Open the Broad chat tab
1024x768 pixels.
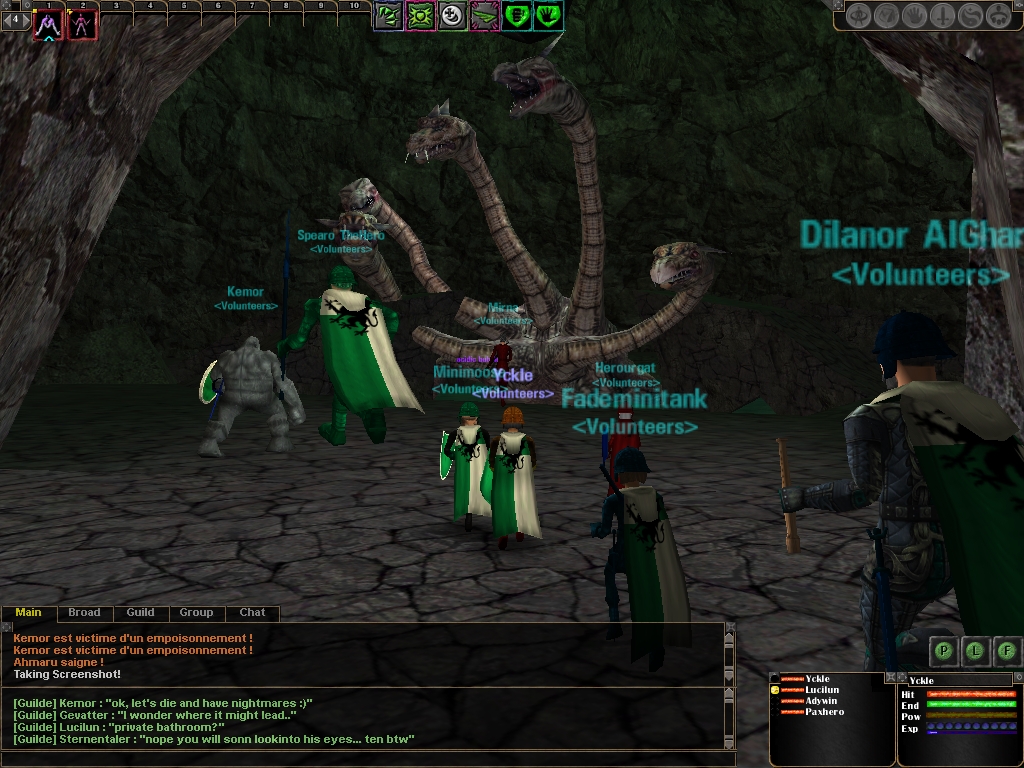pos(84,612)
